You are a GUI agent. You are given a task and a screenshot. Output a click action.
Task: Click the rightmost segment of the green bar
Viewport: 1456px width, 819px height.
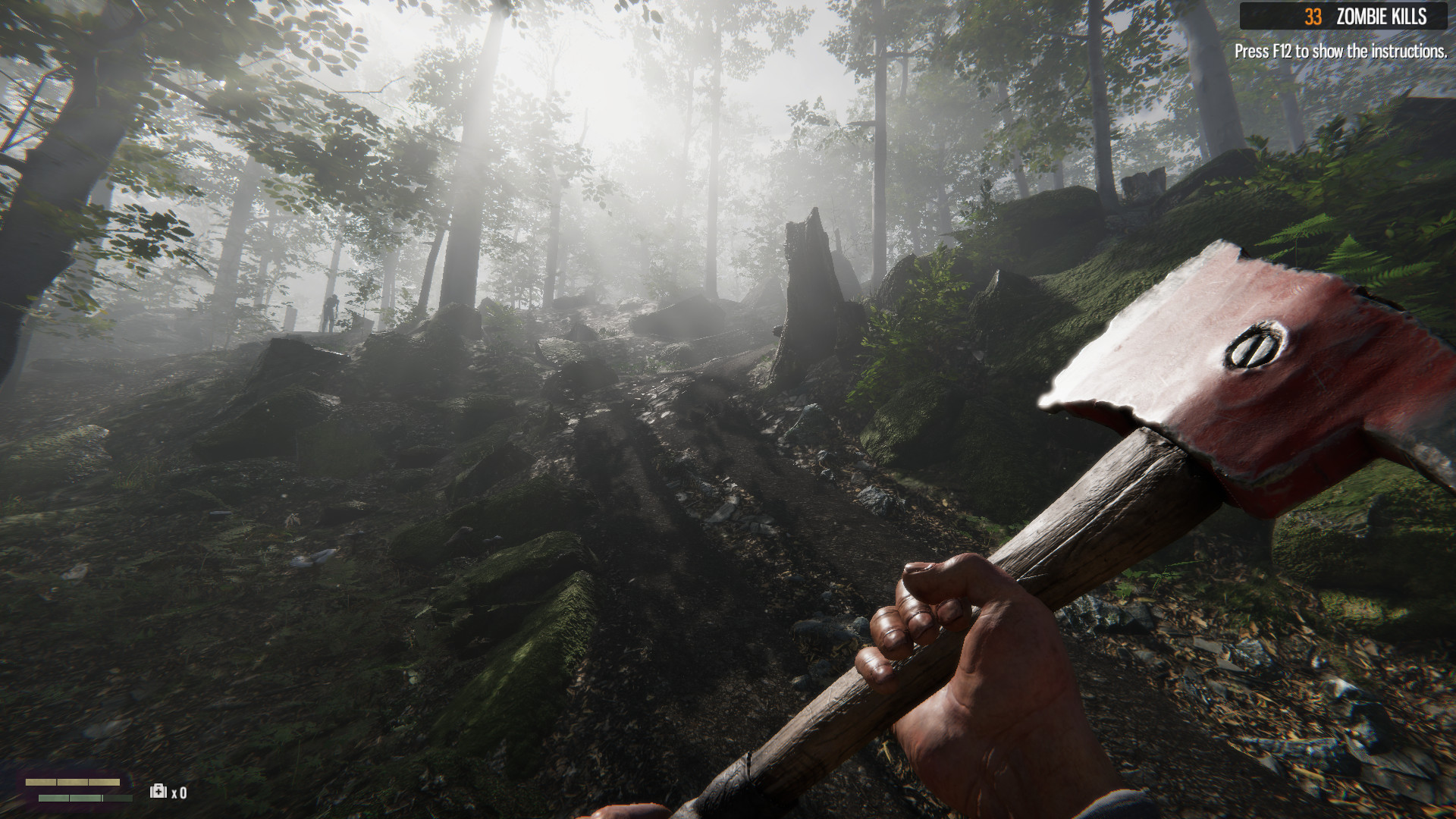coord(118,798)
